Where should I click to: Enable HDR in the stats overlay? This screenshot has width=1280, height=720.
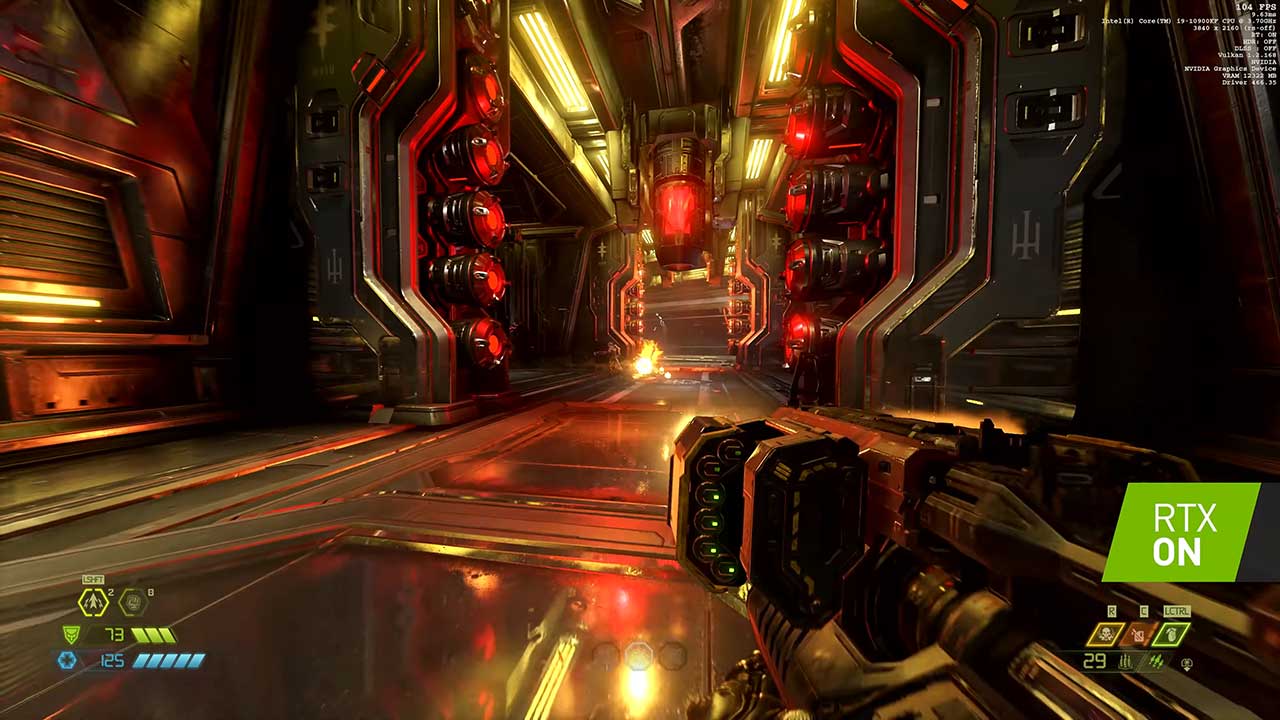[x=1259, y=42]
